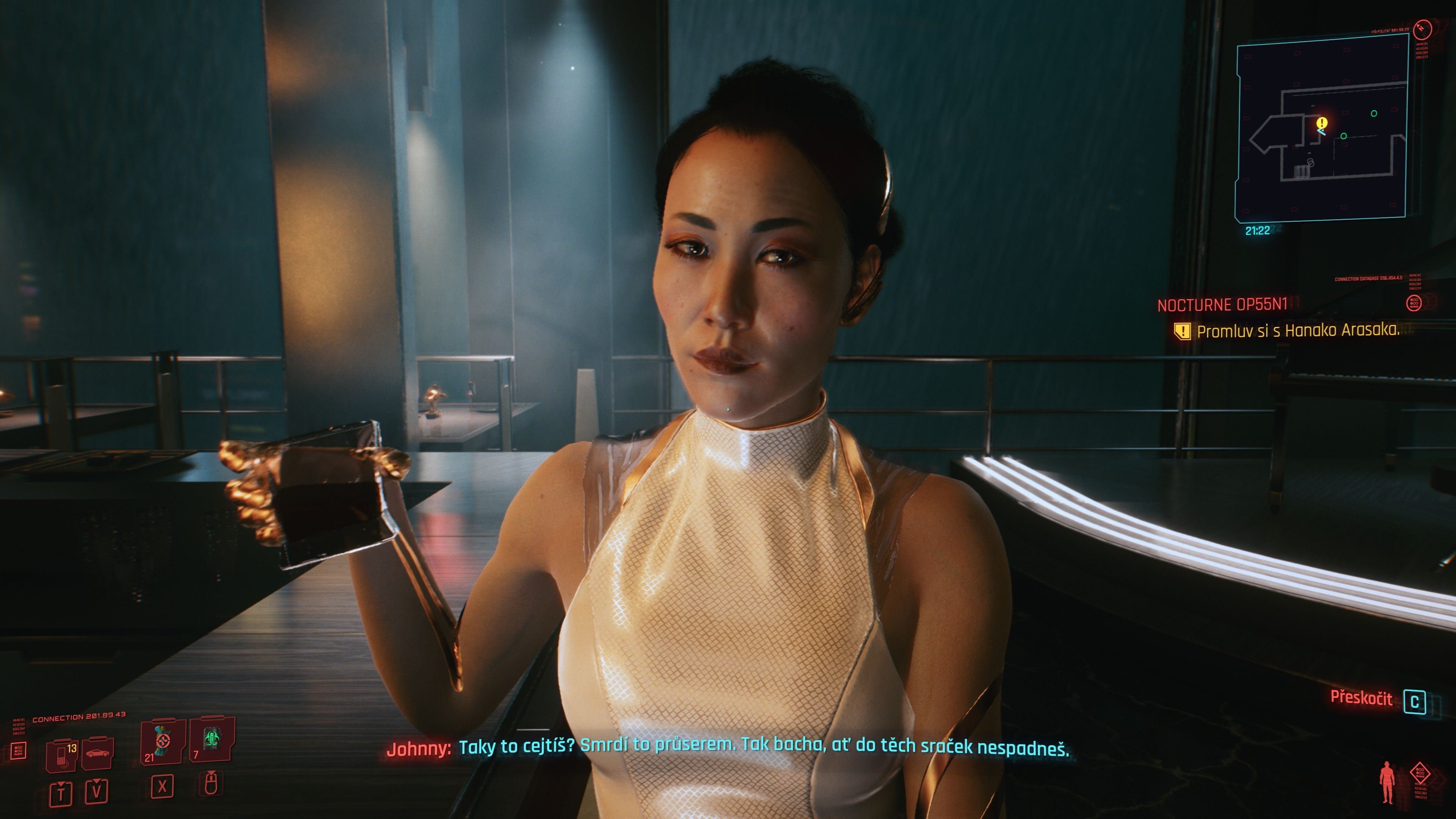Screen dimensions: 1456x819
Task: Click the red body status figure icon
Action: coord(1387,782)
